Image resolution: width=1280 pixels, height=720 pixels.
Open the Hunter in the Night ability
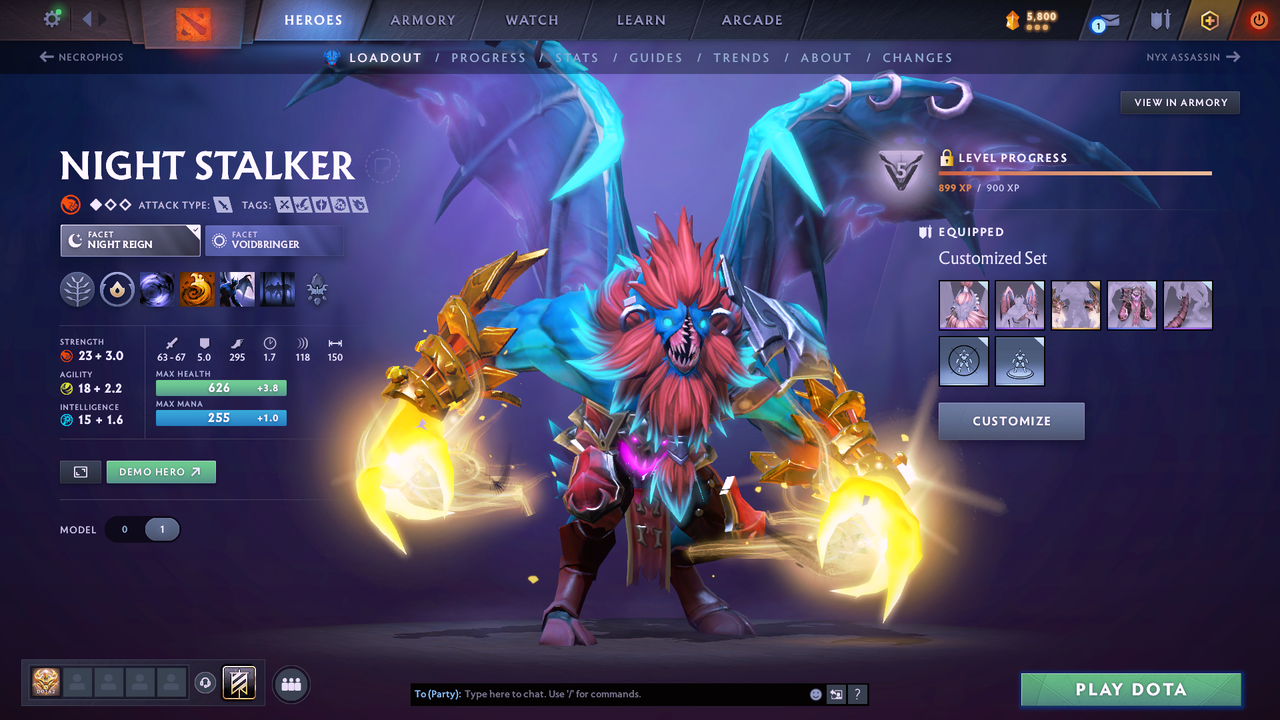[x=237, y=290]
